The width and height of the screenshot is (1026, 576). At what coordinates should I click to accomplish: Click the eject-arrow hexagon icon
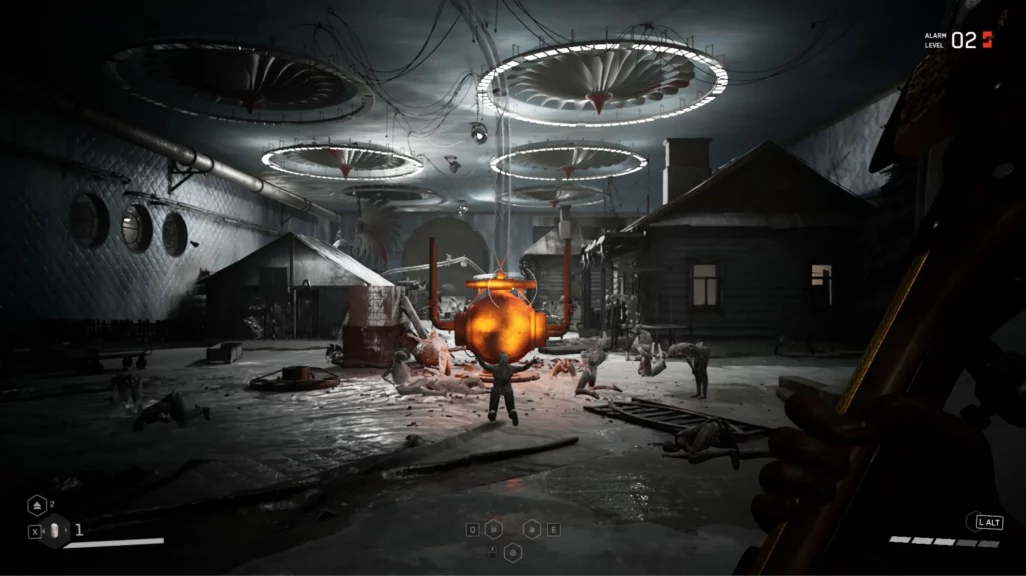coord(36,506)
